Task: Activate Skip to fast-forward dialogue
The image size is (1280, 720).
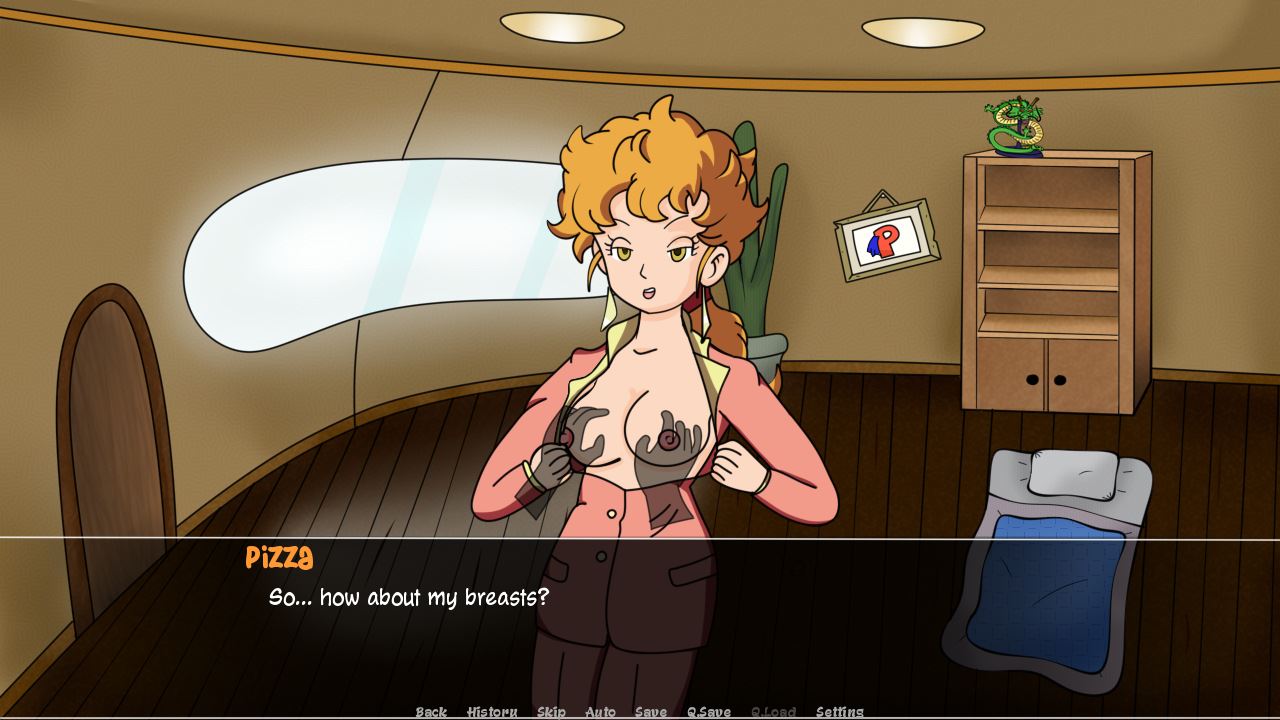Action: click(551, 712)
